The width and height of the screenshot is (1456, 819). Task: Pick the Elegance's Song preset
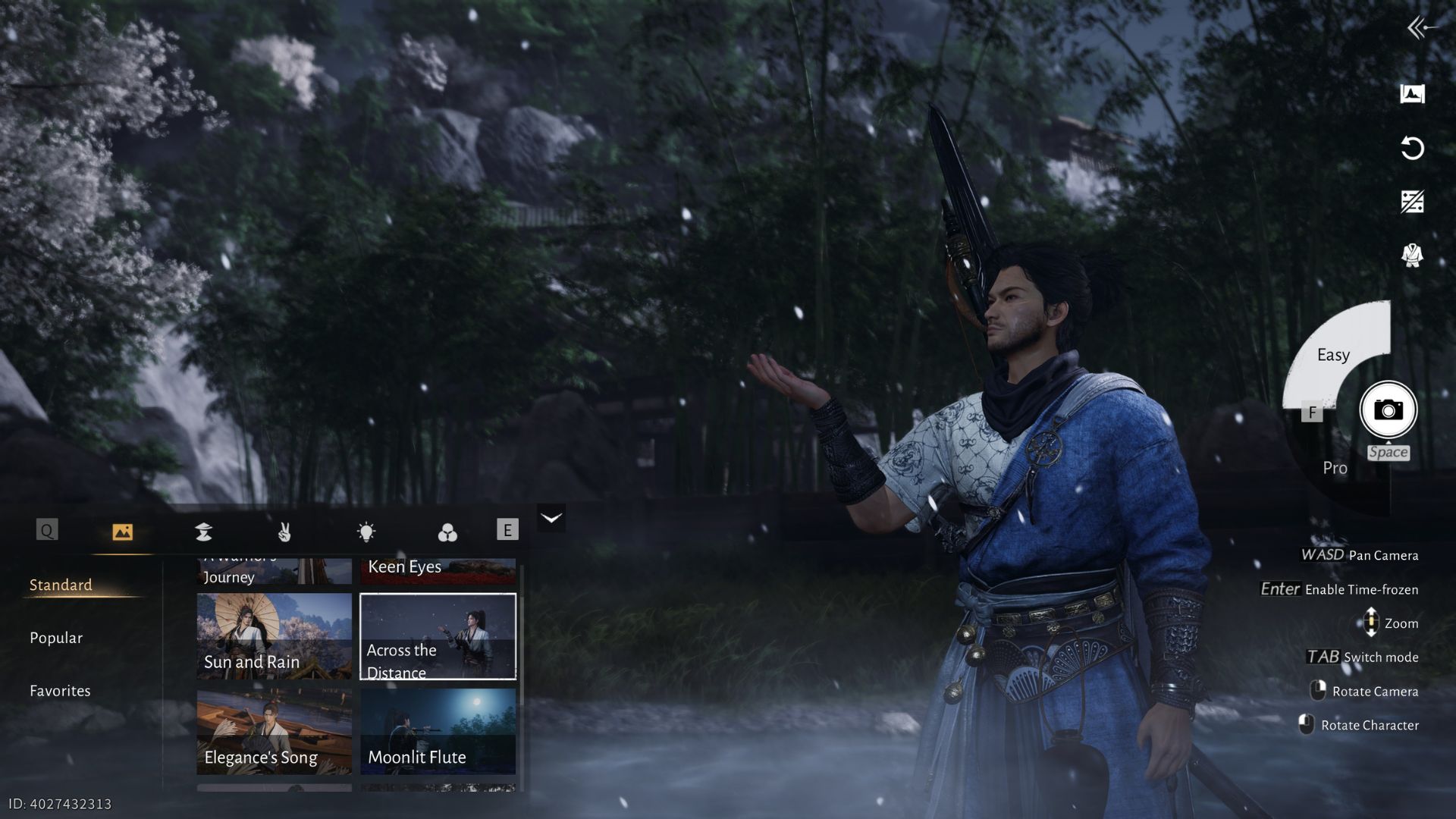274,731
